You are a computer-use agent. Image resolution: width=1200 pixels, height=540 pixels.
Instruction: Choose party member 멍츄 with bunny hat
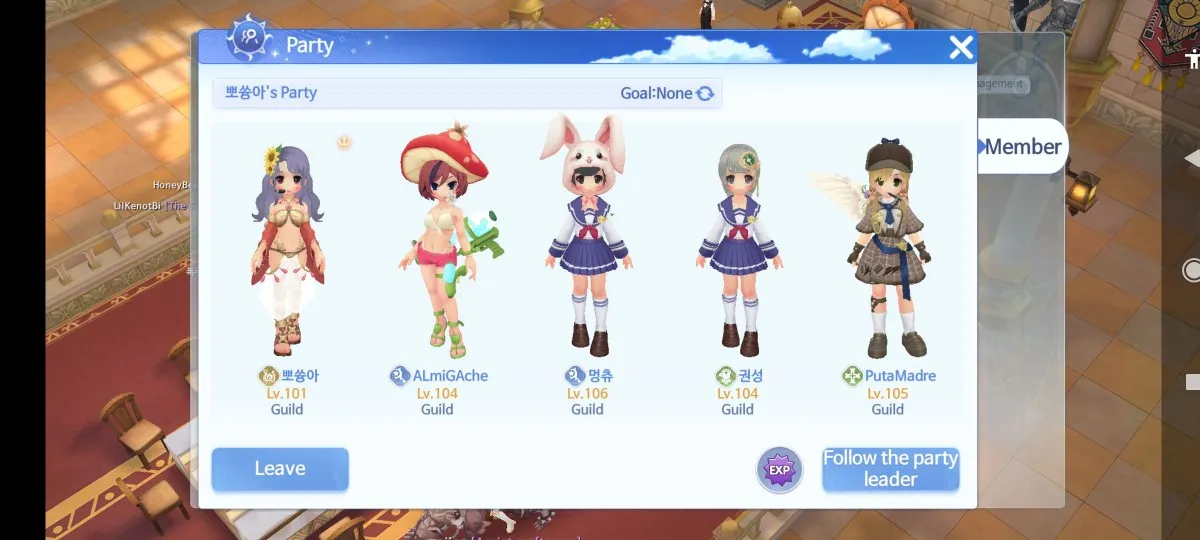pyautogui.click(x=587, y=250)
